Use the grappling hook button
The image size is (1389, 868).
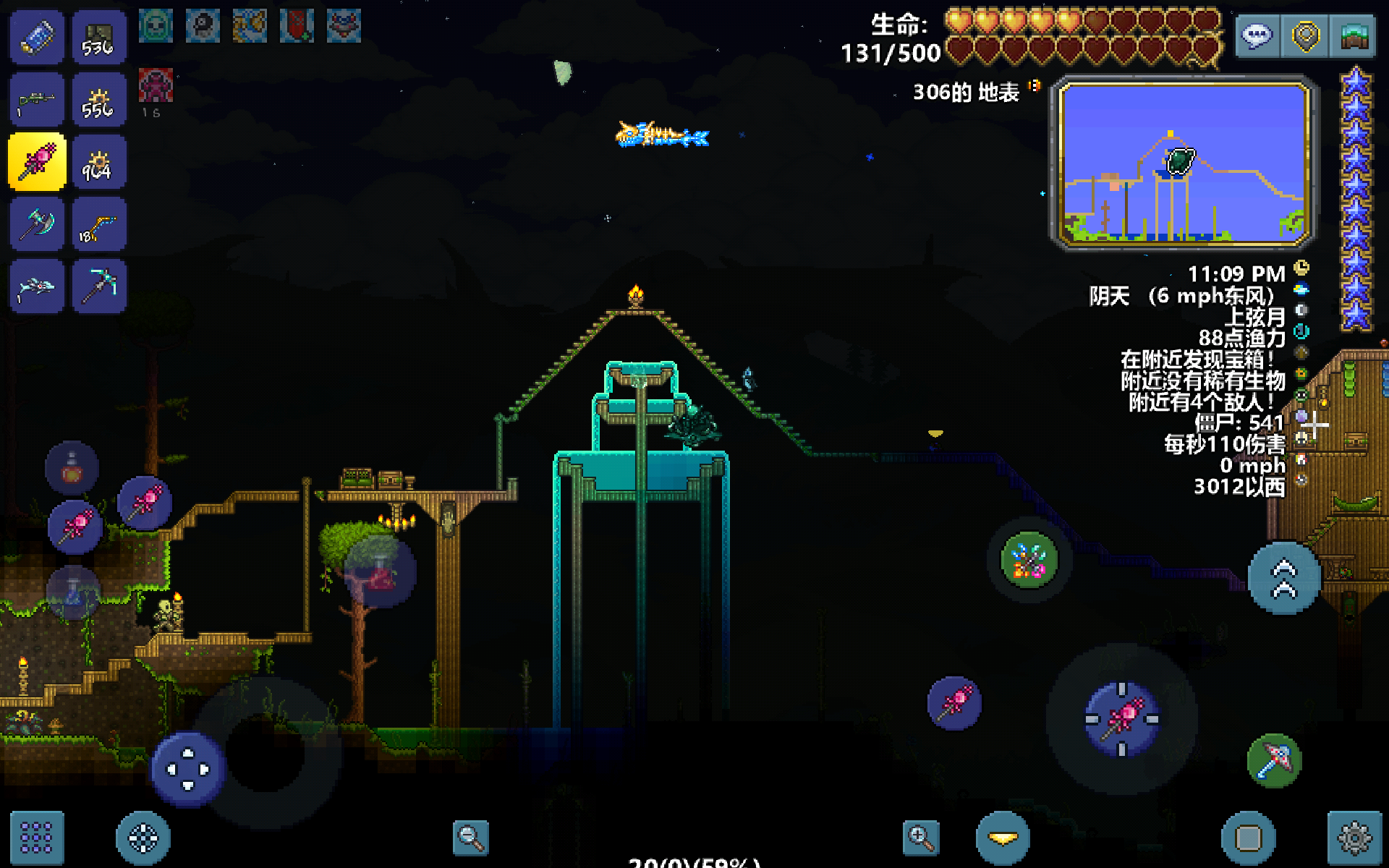coord(1275,761)
